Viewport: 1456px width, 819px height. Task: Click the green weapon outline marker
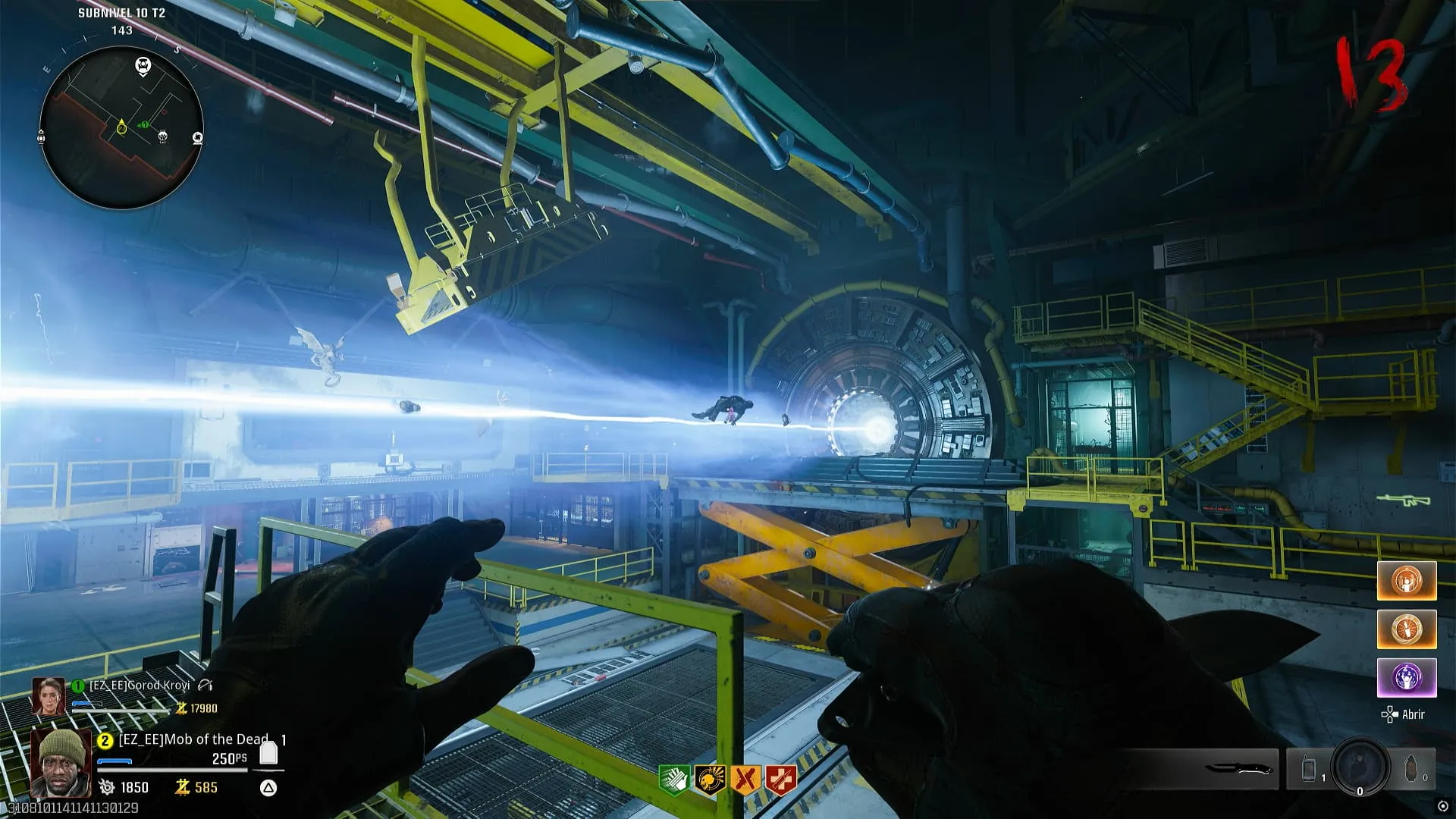[1403, 500]
